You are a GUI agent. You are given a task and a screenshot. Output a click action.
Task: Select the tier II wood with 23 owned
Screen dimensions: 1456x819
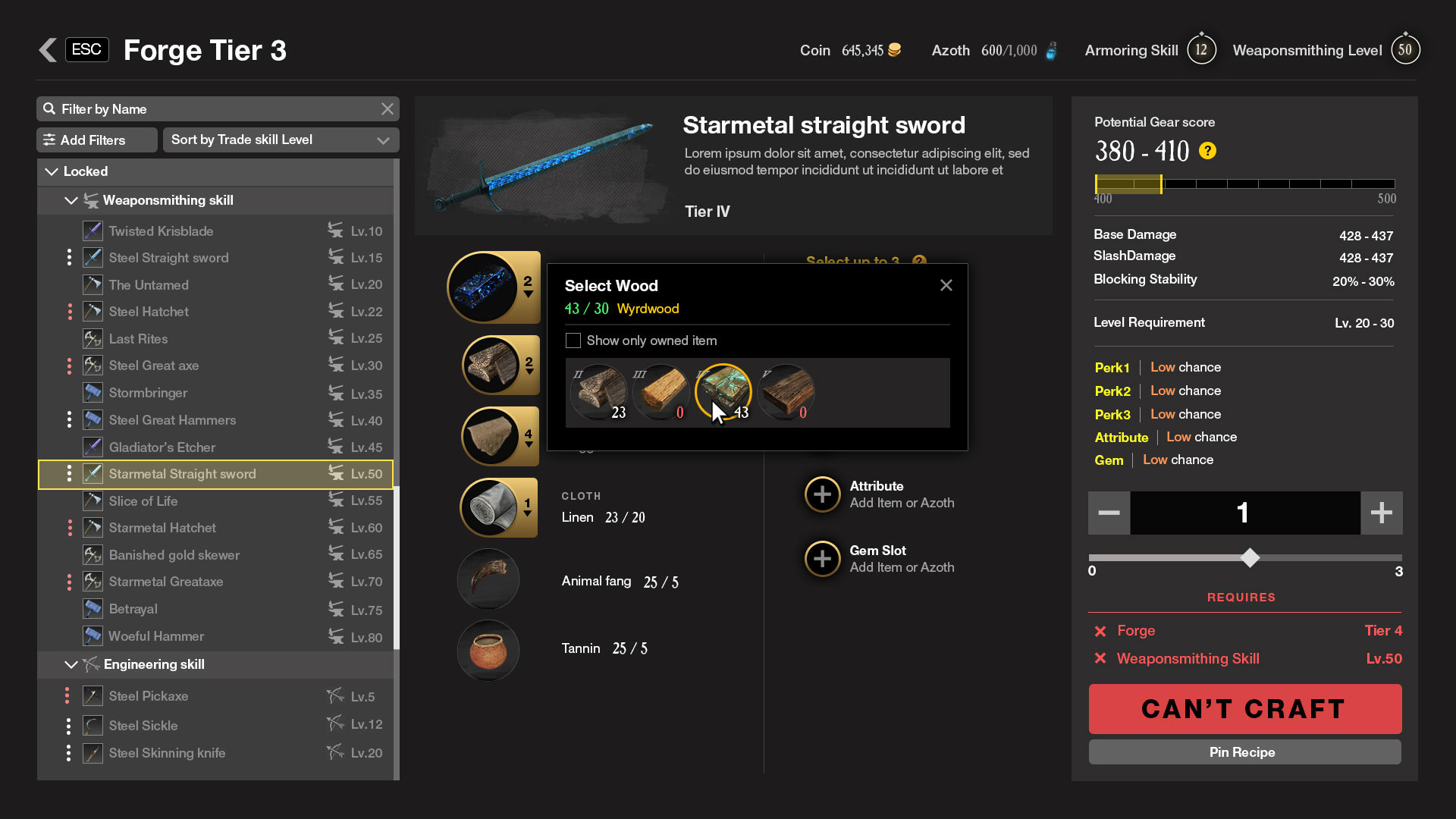(x=599, y=392)
